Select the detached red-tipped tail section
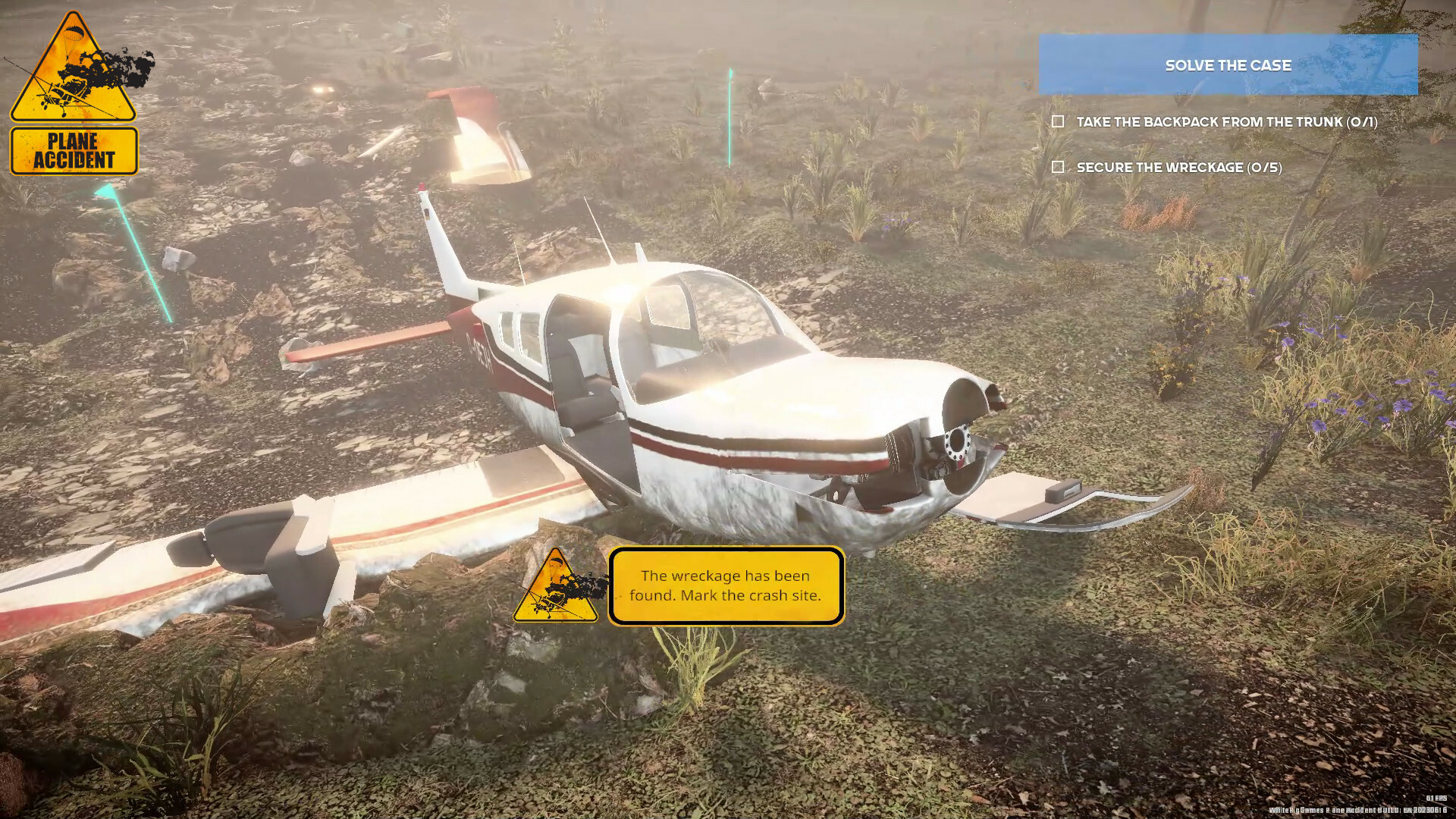This screenshot has height=819, width=1456. coord(478,129)
